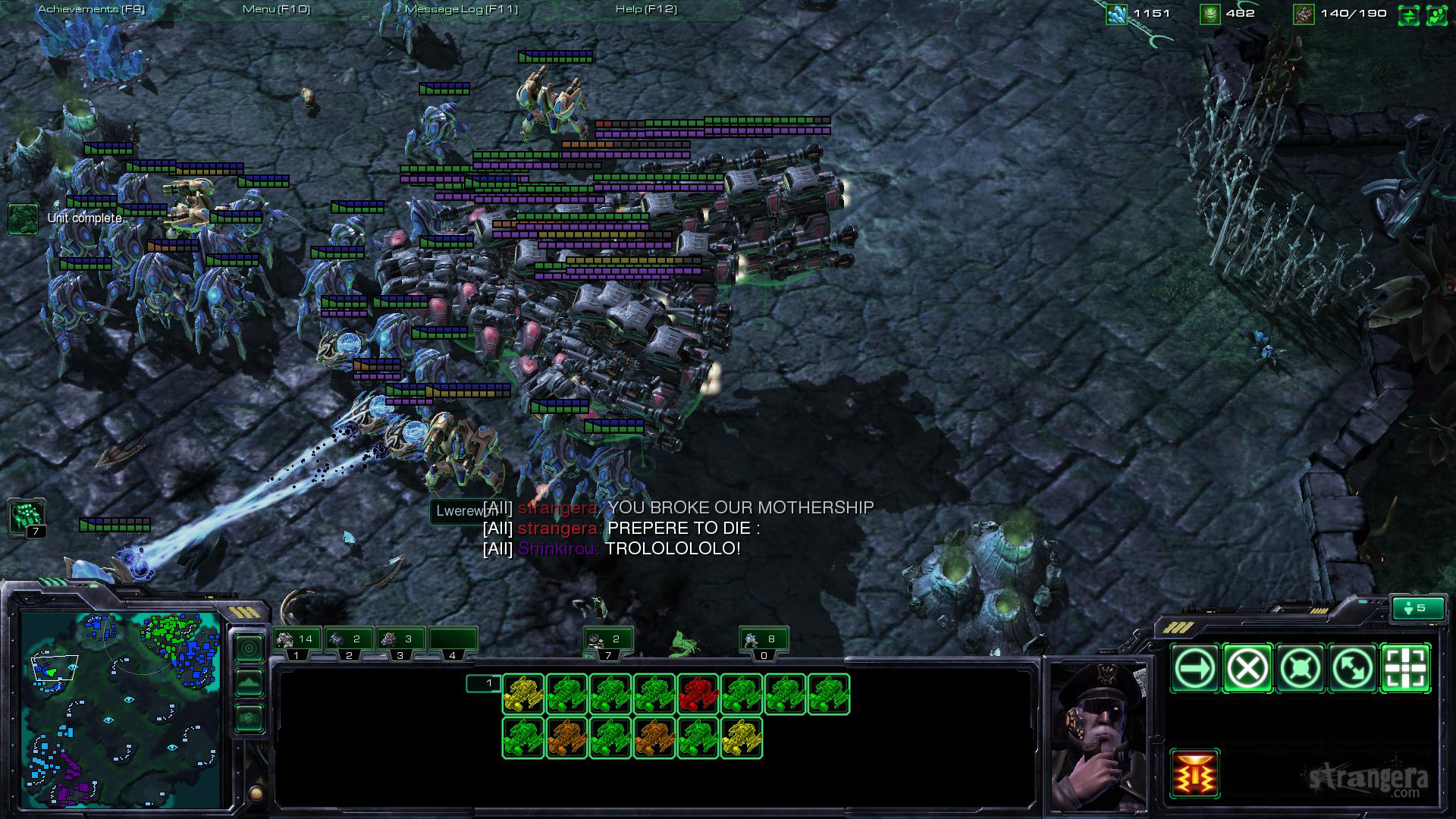Toggle the minimap ally color handshake button
The width and height of the screenshot is (1456, 819).
[x=249, y=717]
